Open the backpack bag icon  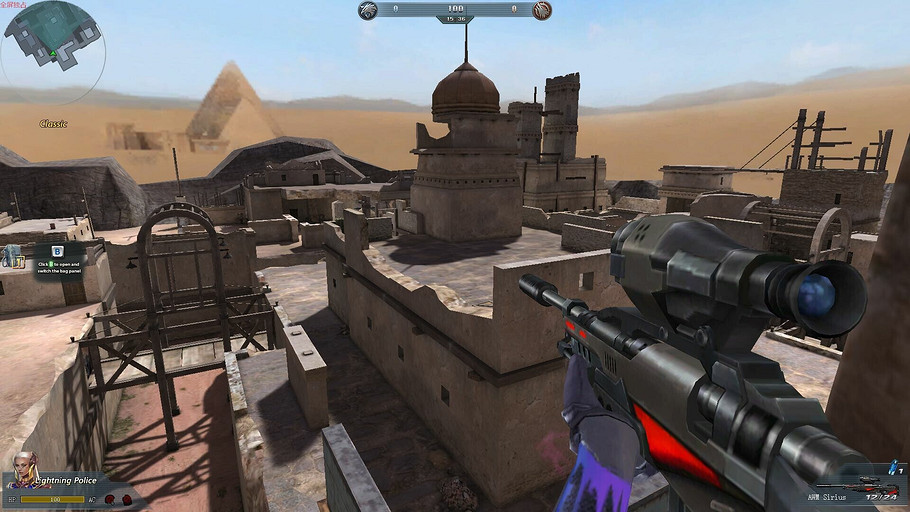13,256
